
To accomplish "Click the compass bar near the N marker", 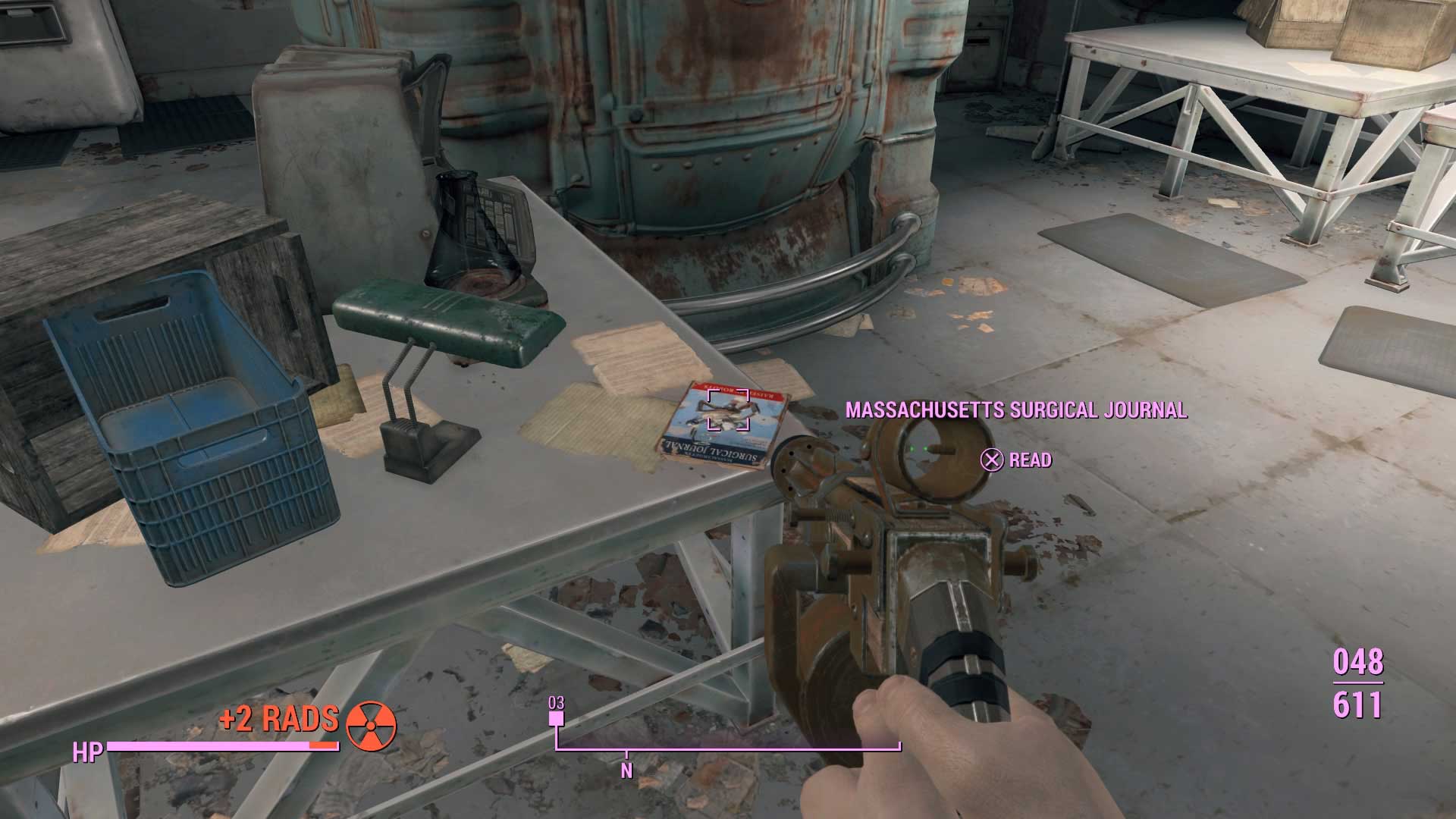I will click(x=626, y=750).
